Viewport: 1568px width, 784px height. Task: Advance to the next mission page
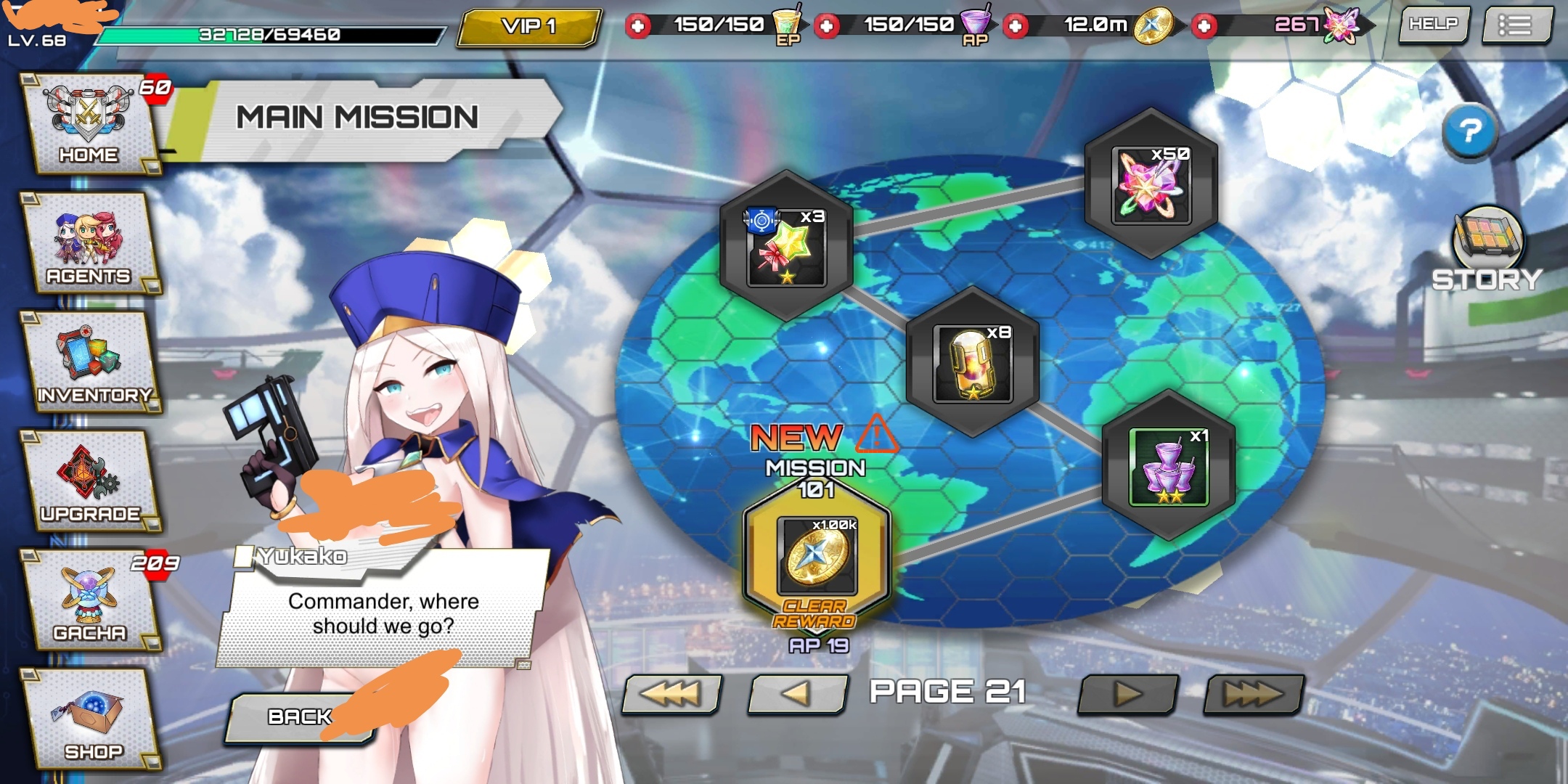coord(1127,694)
